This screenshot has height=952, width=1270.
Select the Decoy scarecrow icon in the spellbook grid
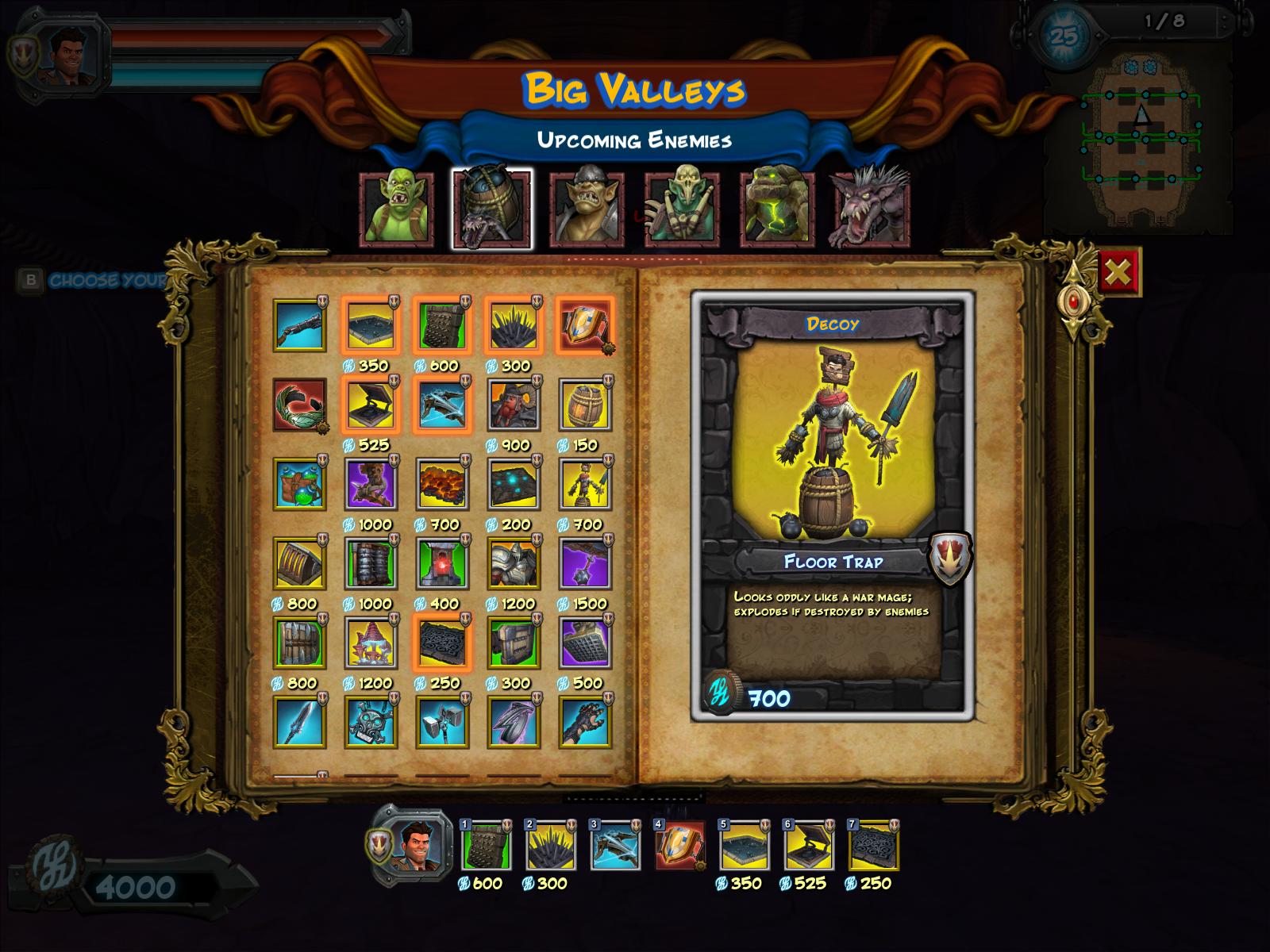[585, 484]
